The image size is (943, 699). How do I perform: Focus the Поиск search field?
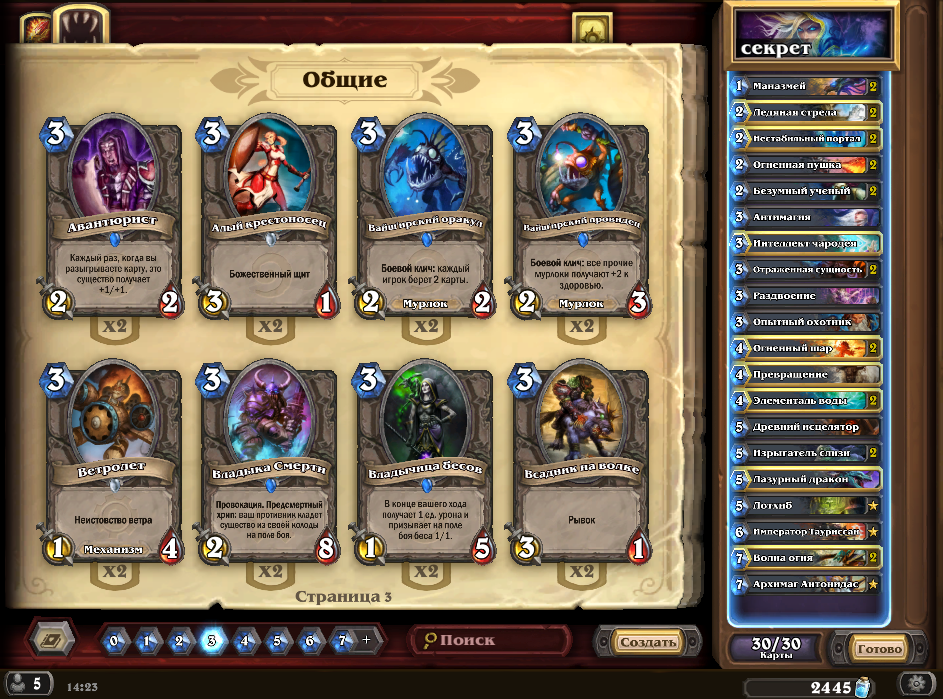pos(492,641)
